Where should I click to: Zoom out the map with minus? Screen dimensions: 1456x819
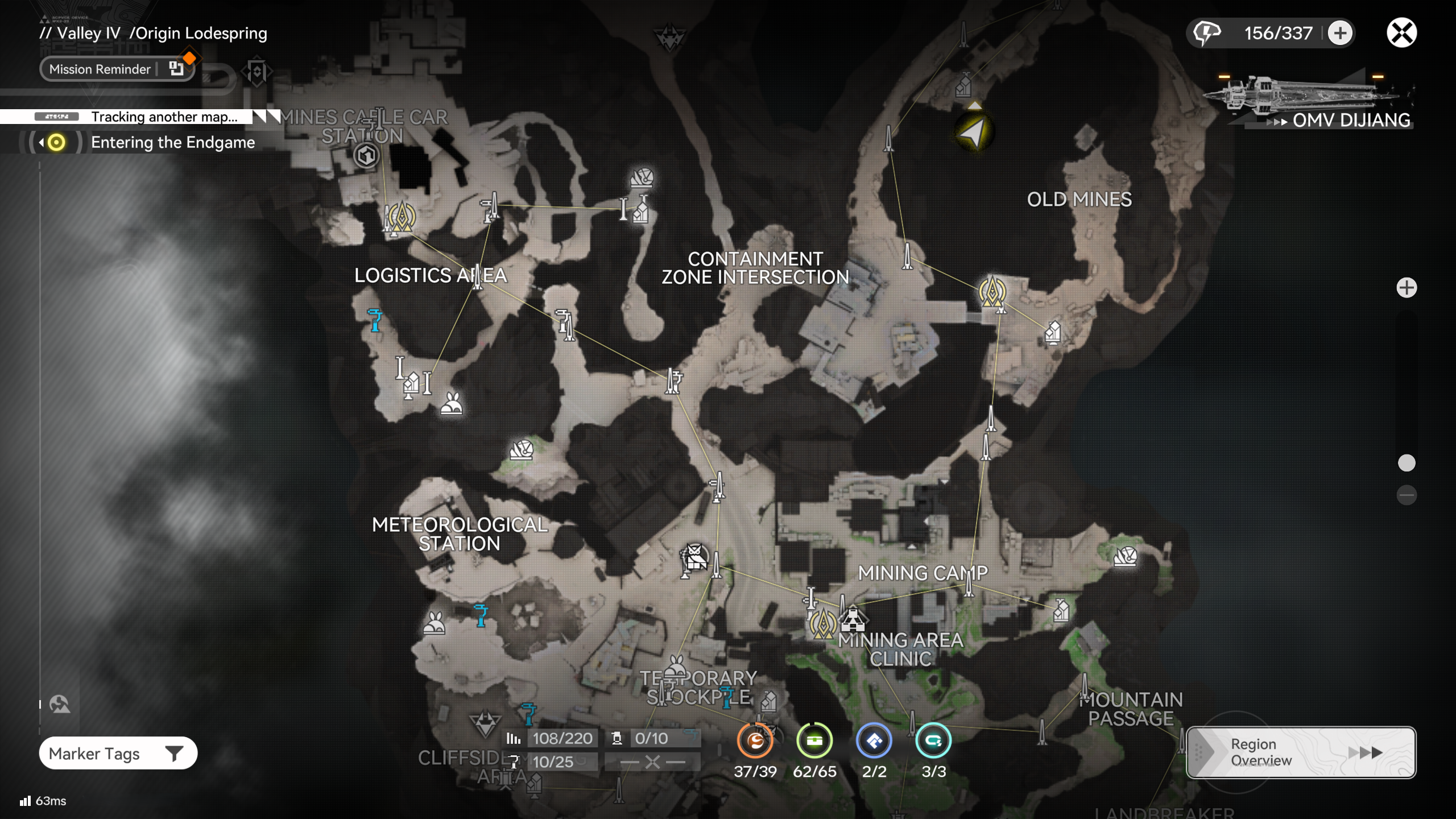coord(1407,495)
